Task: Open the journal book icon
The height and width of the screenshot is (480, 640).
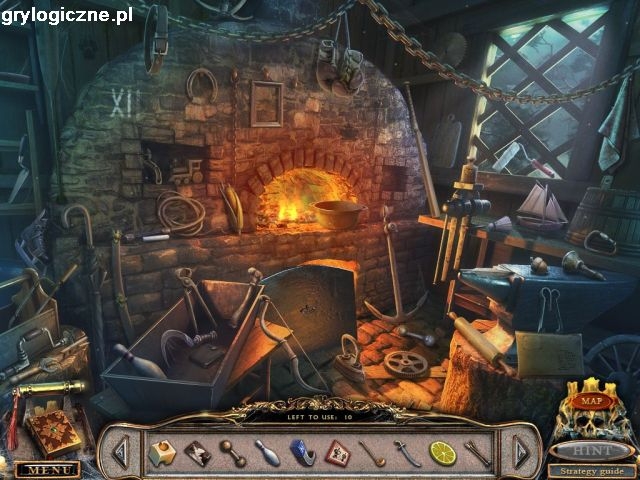Action: 53,429
